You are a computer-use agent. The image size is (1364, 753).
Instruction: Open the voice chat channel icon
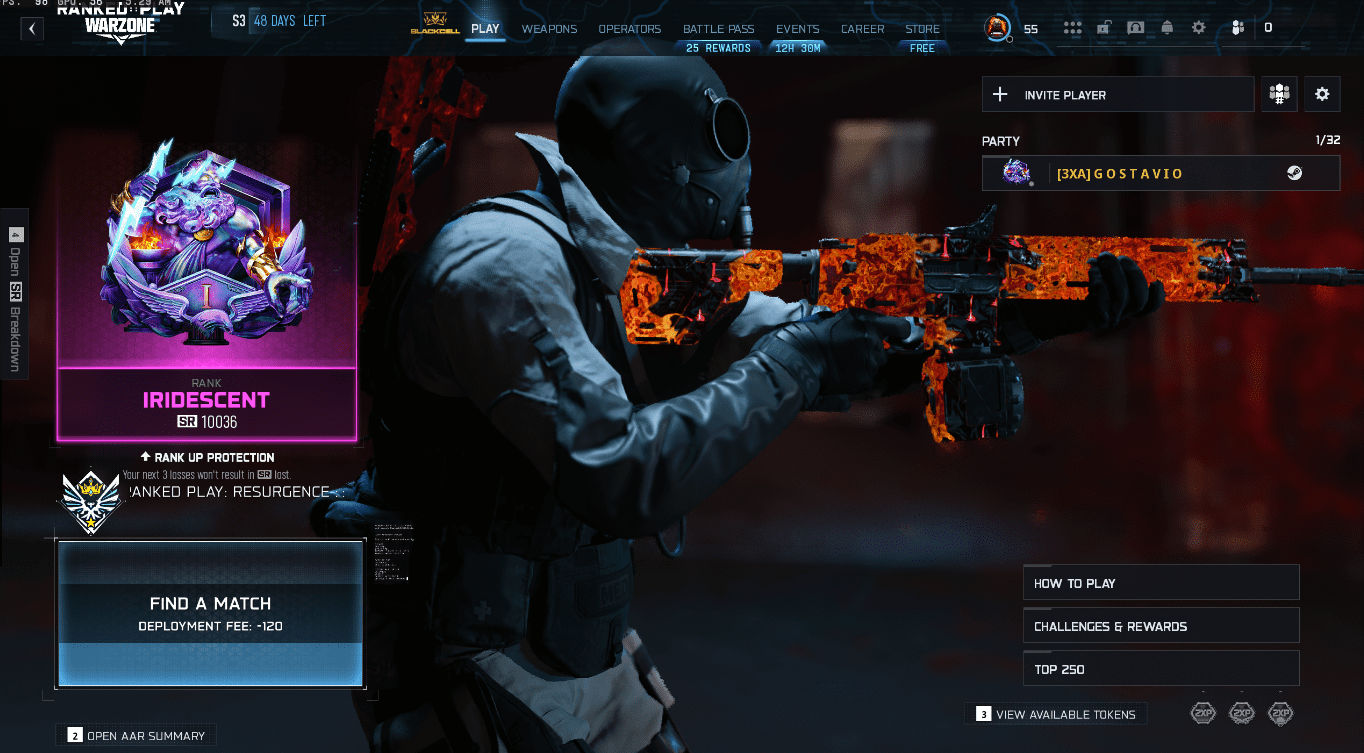click(1135, 28)
